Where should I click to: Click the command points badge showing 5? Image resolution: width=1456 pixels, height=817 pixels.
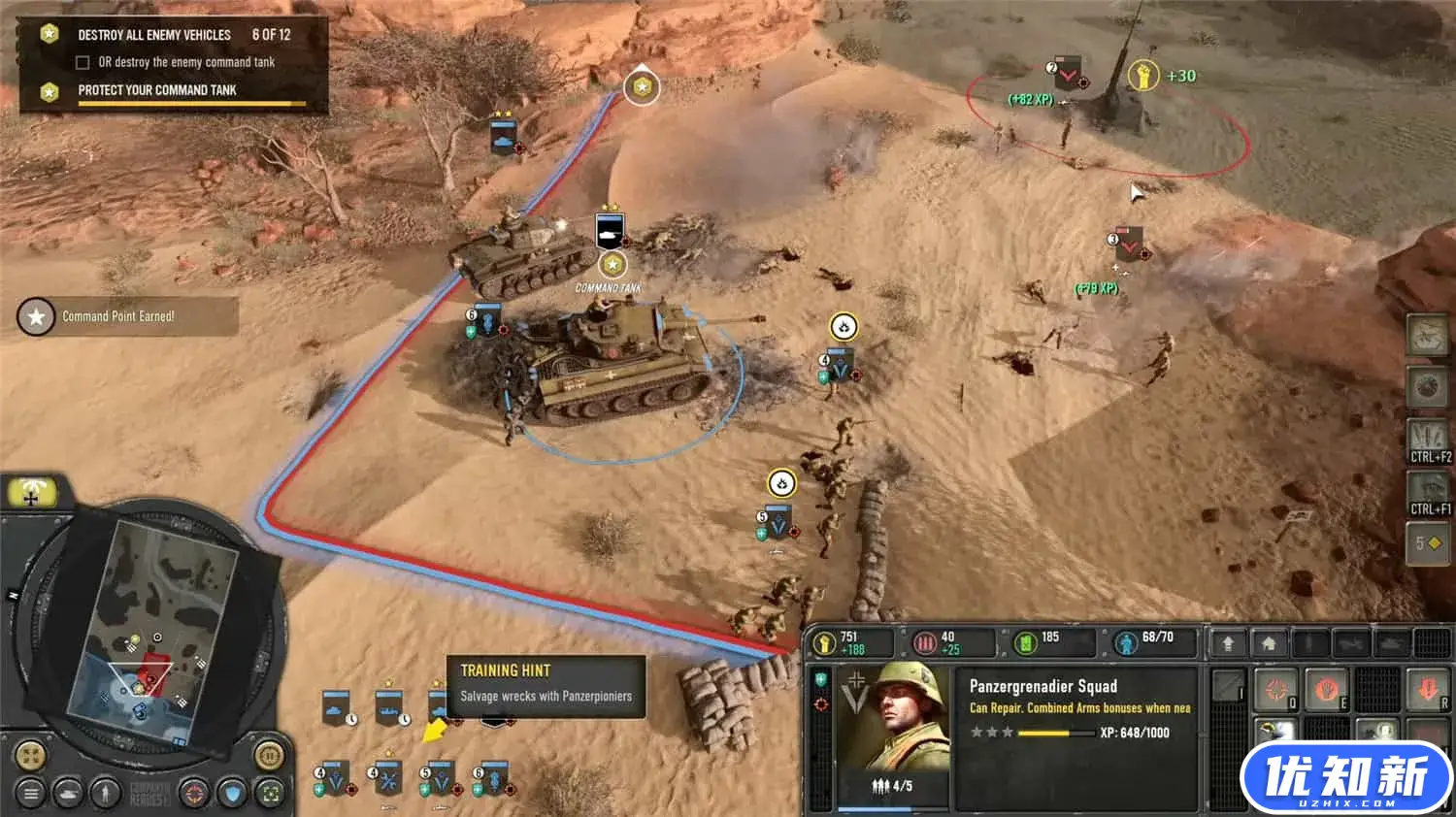1429,543
